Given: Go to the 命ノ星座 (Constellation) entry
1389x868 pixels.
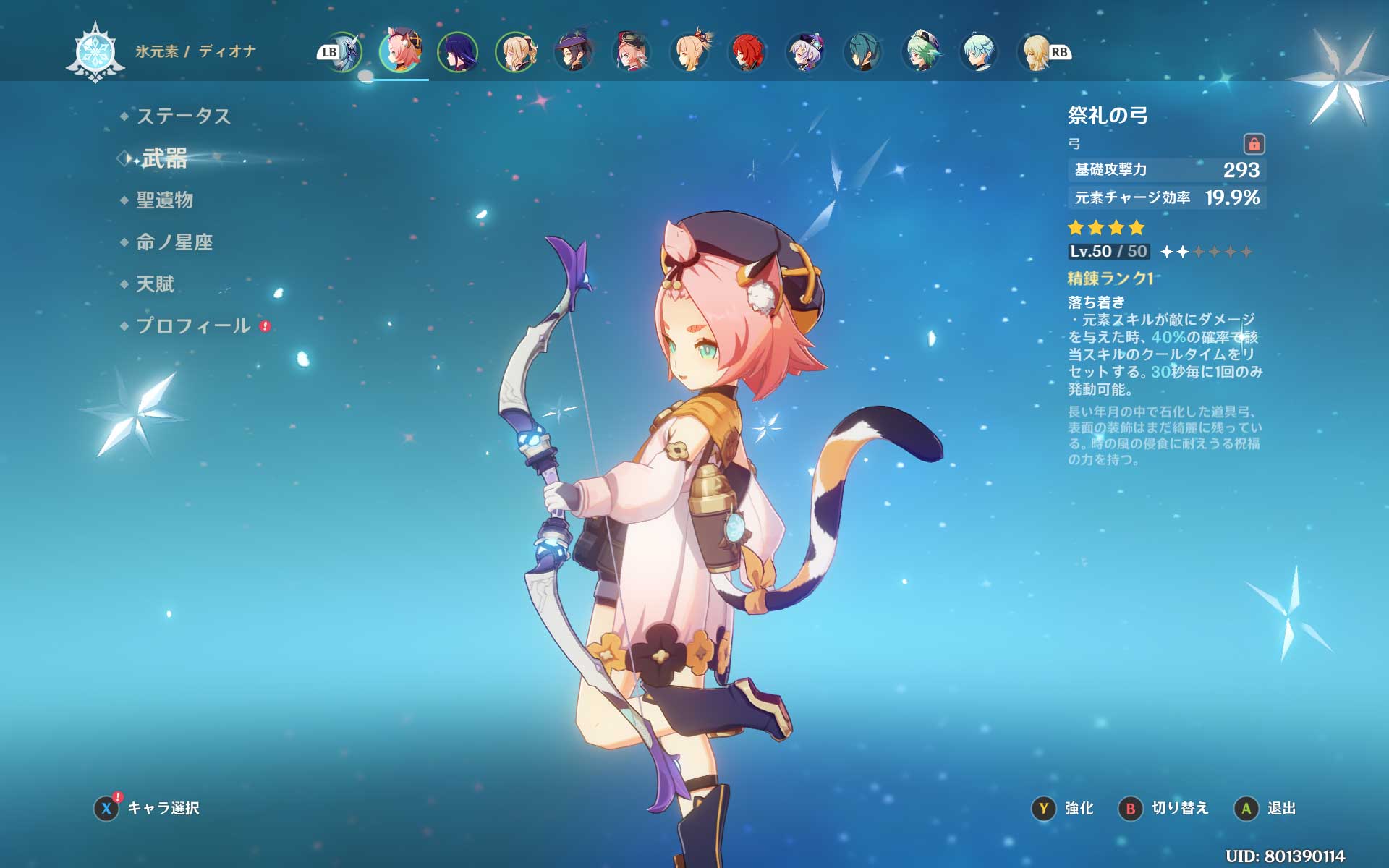Looking at the screenshot, I should coord(174,242).
